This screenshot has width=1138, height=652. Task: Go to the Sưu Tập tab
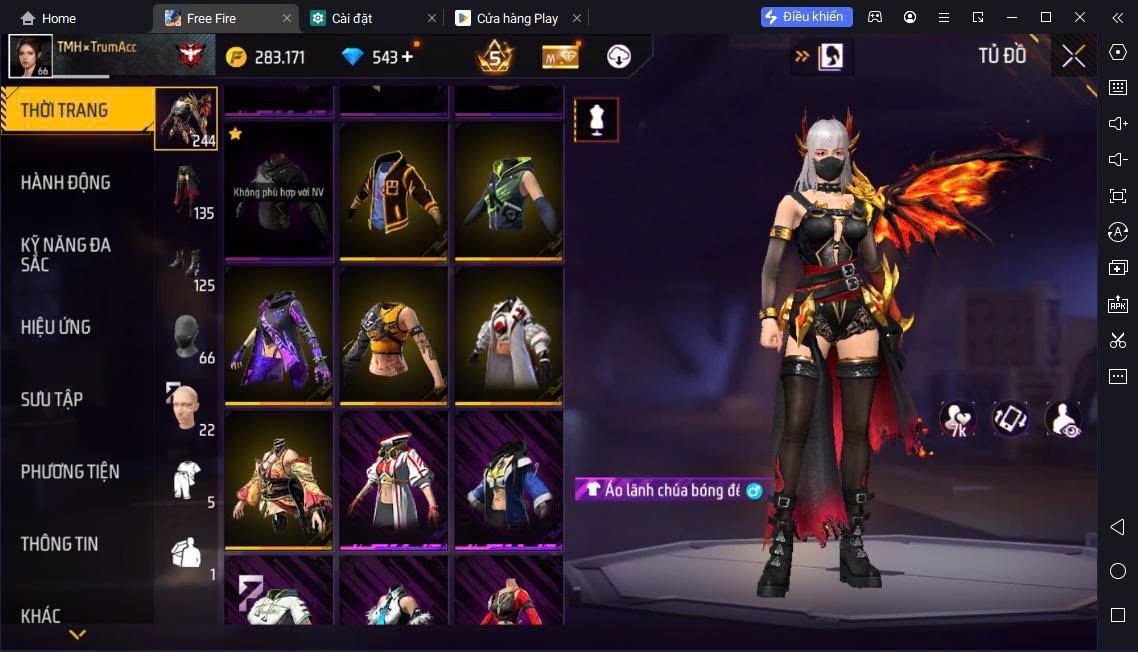point(52,399)
